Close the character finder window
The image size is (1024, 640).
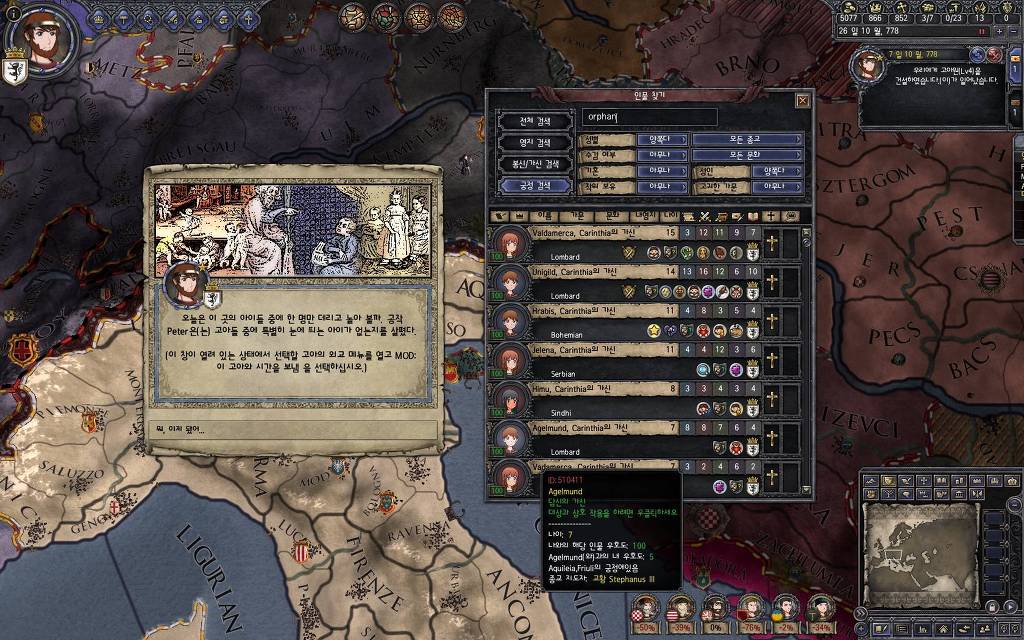tap(802, 100)
